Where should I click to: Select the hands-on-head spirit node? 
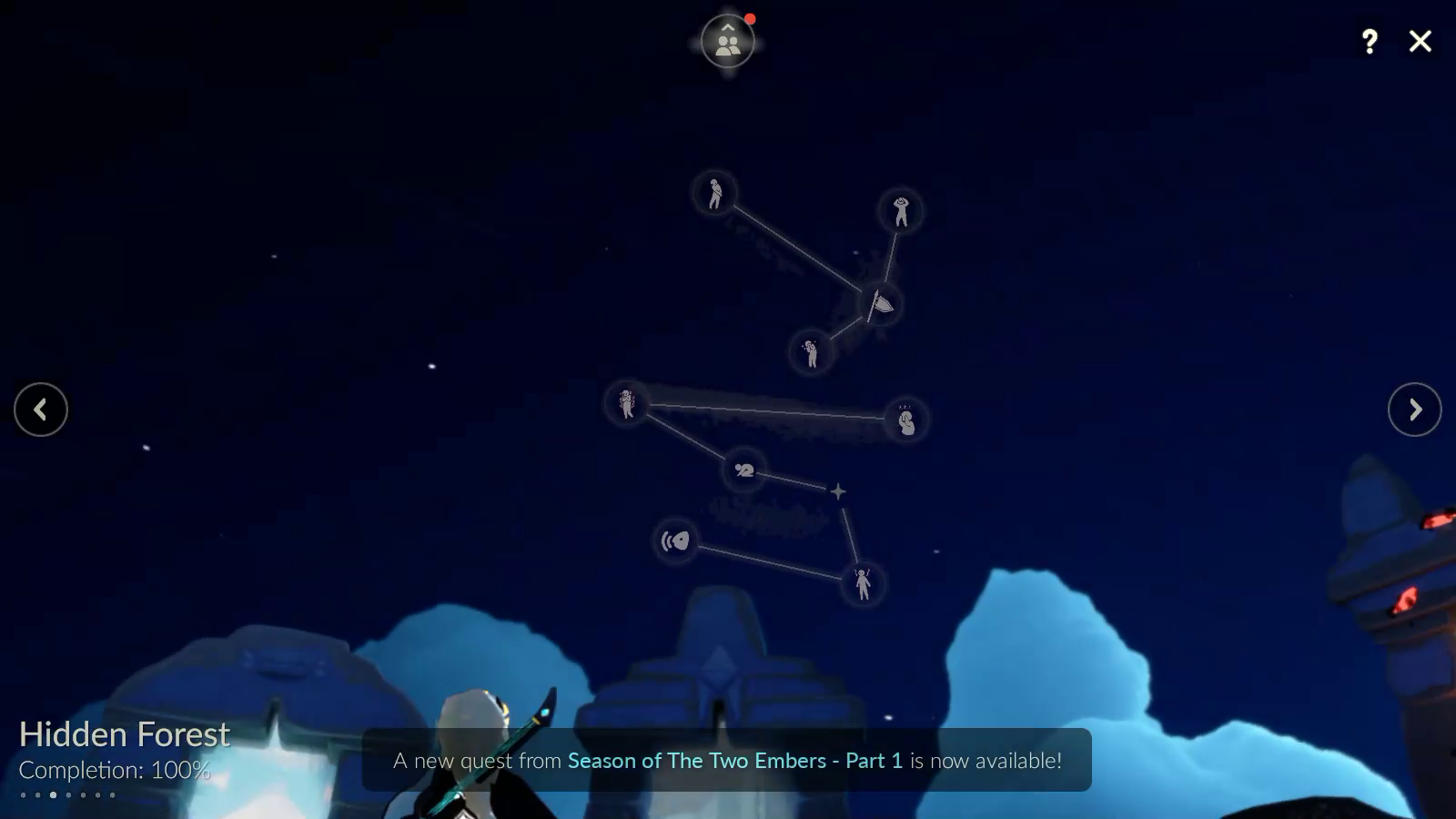point(901,211)
